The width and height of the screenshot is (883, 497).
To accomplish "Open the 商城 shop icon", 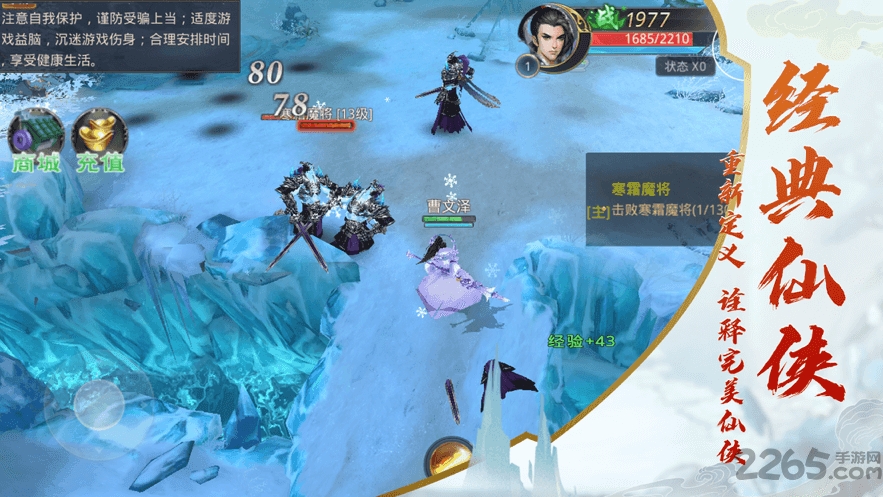I will coord(37,138).
